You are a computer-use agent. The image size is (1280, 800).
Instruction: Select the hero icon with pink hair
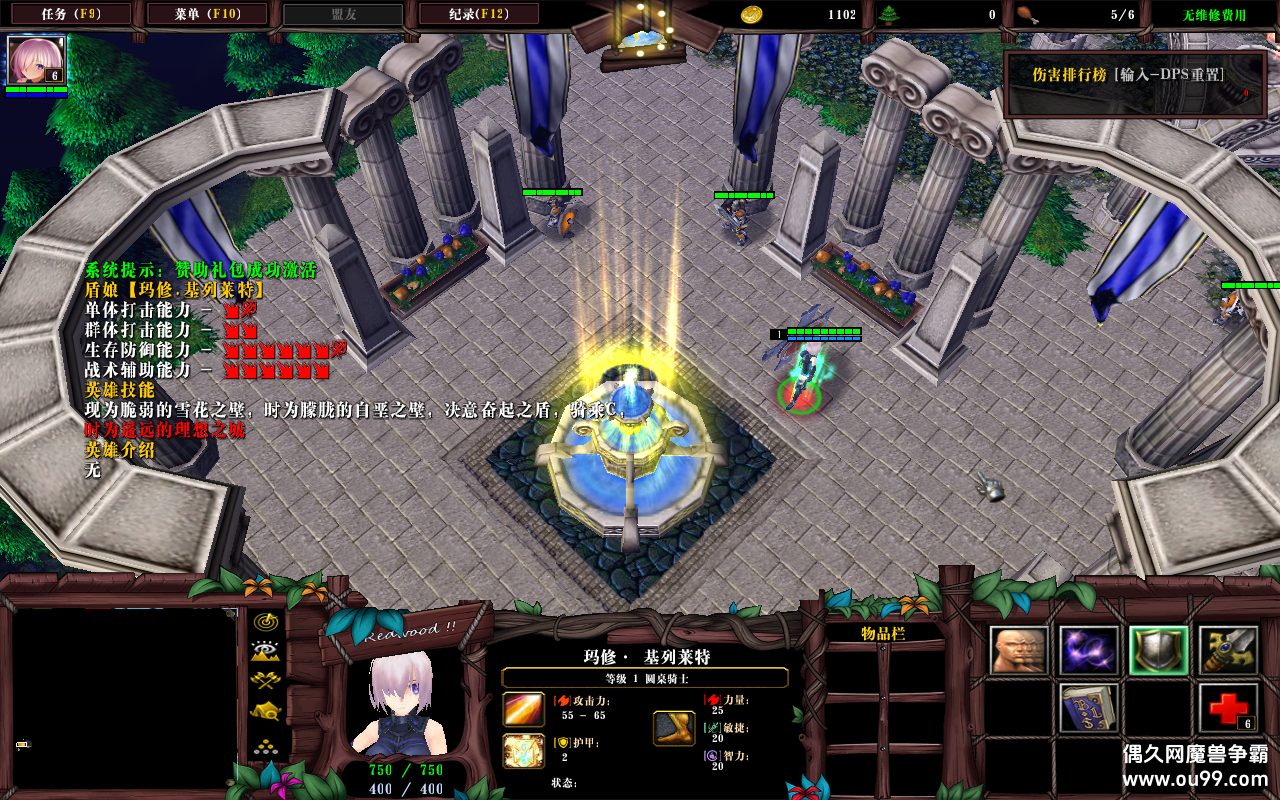click(36, 60)
